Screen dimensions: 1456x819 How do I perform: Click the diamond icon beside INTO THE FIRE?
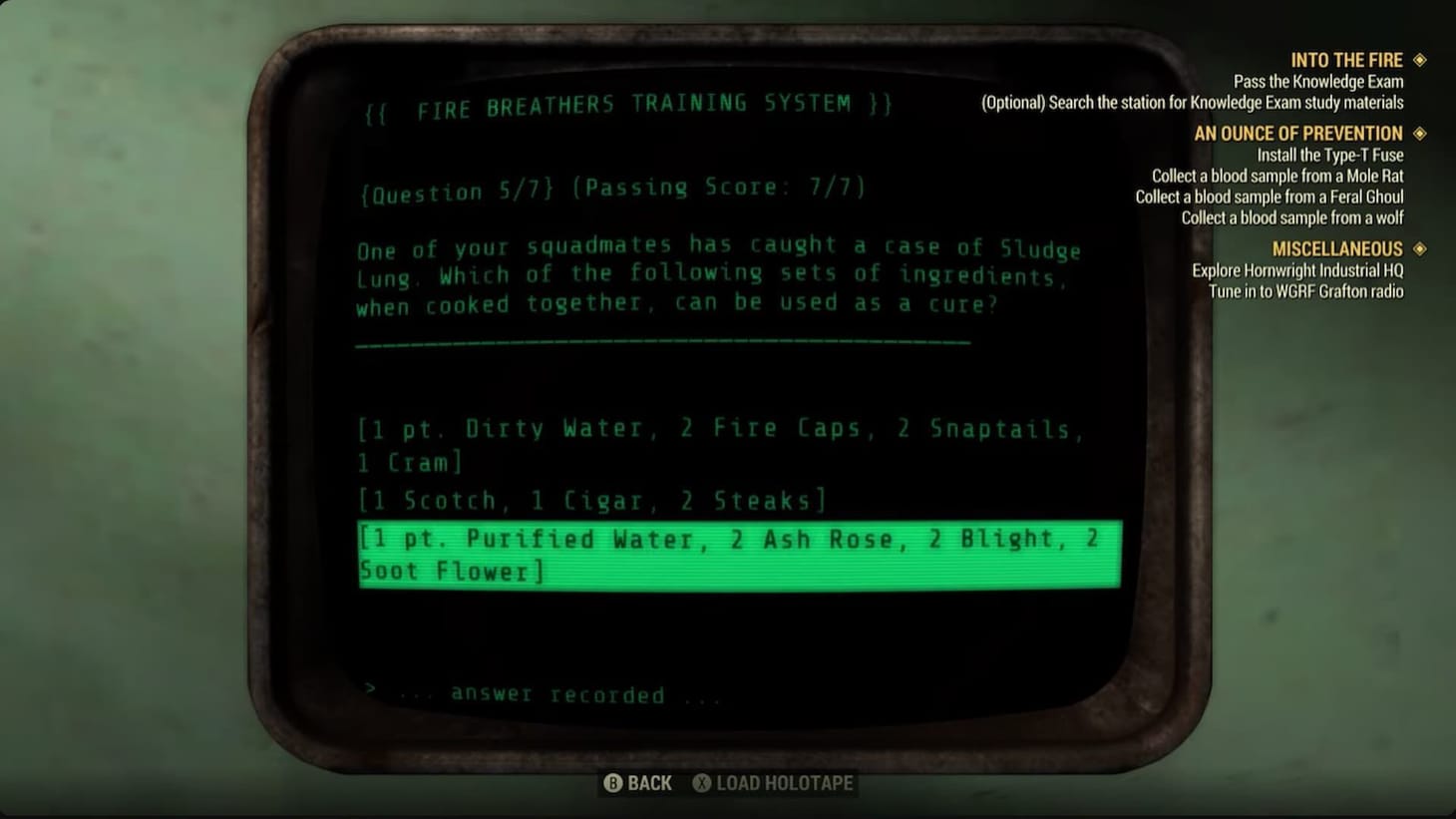pos(1420,60)
